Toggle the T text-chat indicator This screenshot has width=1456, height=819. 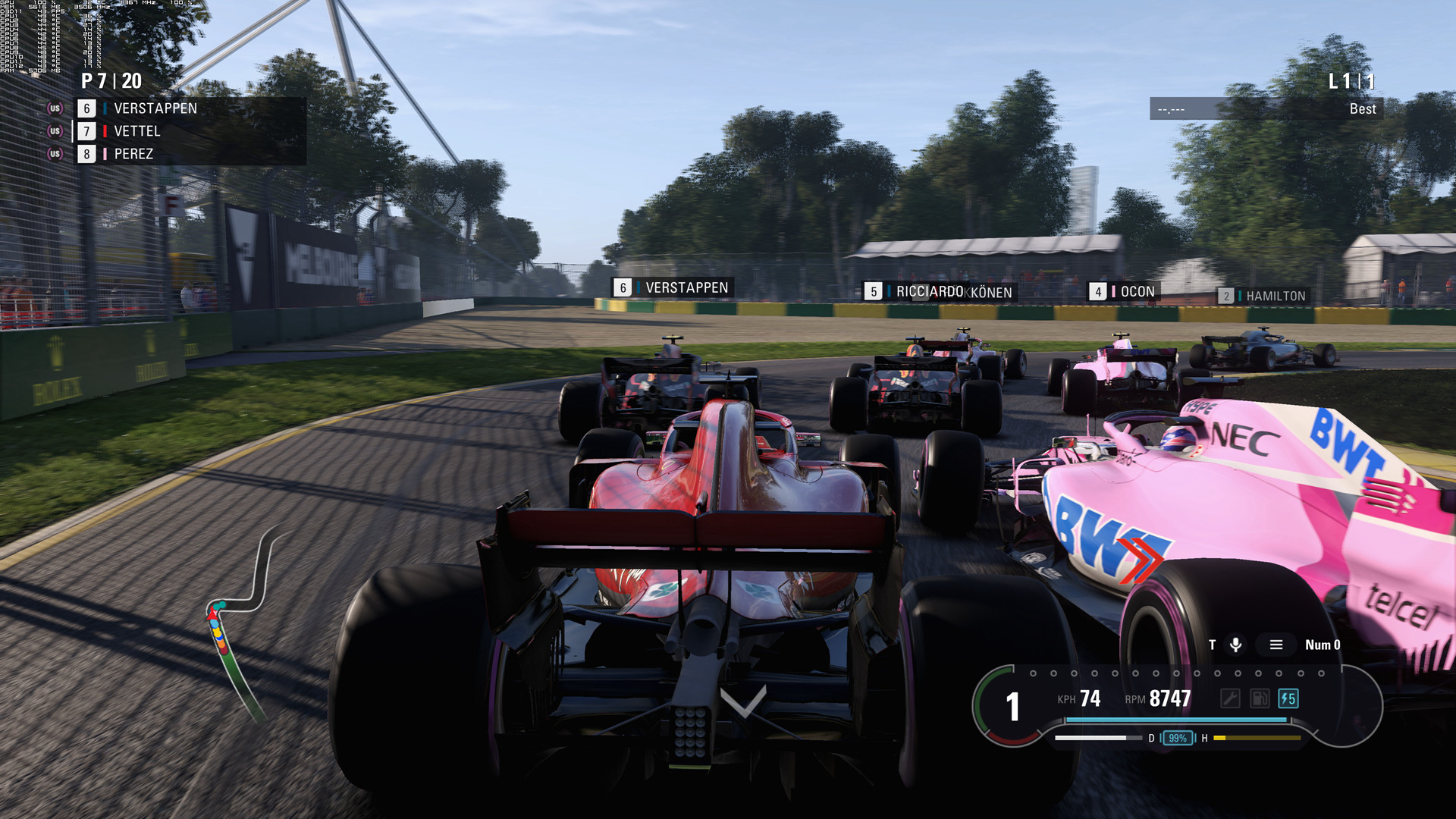(x=1213, y=645)
